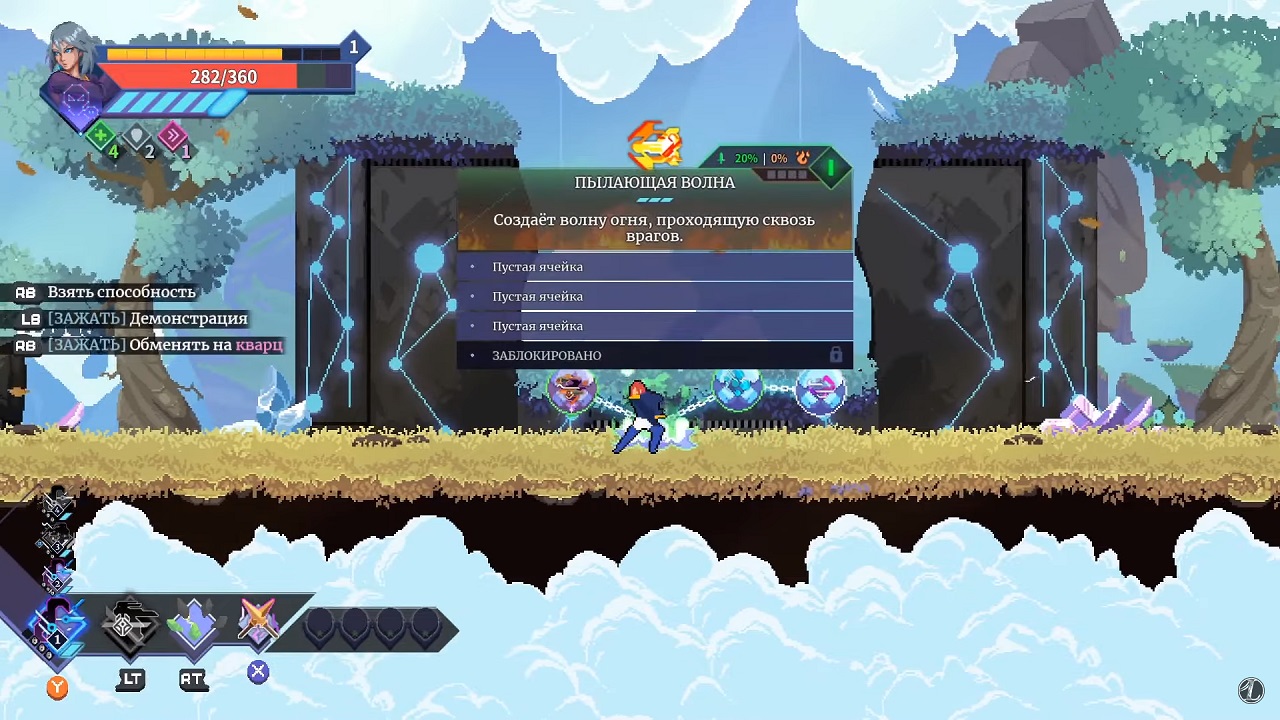
Task: Activate the black silhouette ability icon
Action: (x=129, y=624)
